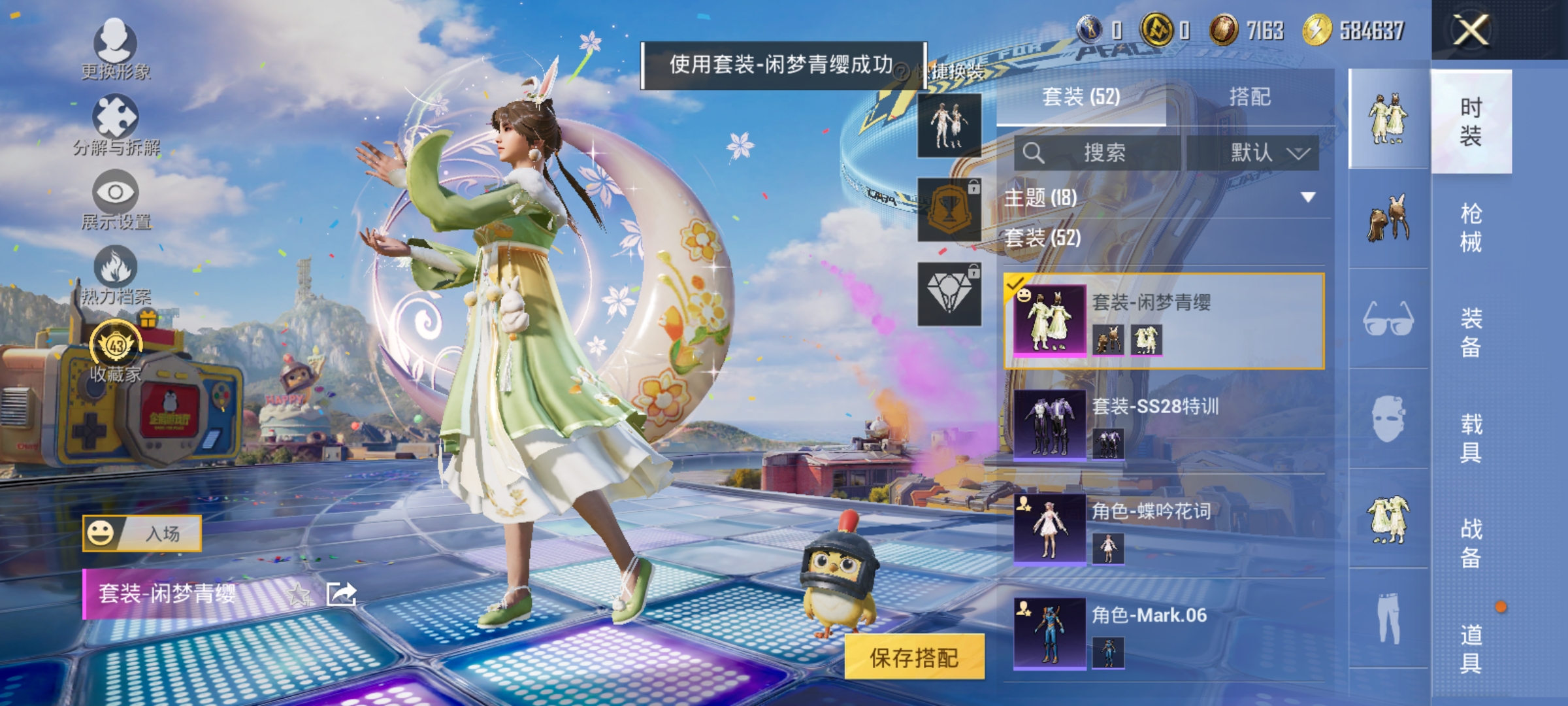Select the headwear category icon in sidebar
The height and width of the screenshot is (706, 1568).
coord(1386,219)
